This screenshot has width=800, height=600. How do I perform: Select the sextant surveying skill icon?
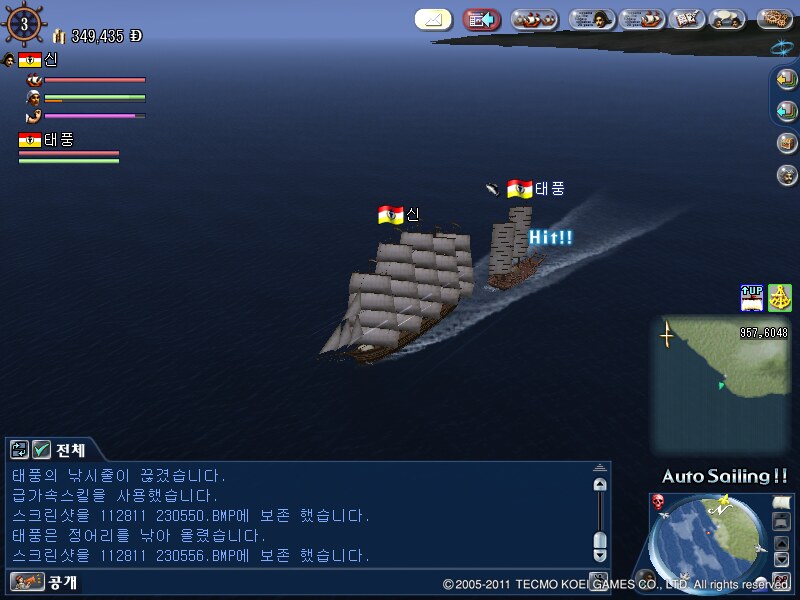coord(779,297)
